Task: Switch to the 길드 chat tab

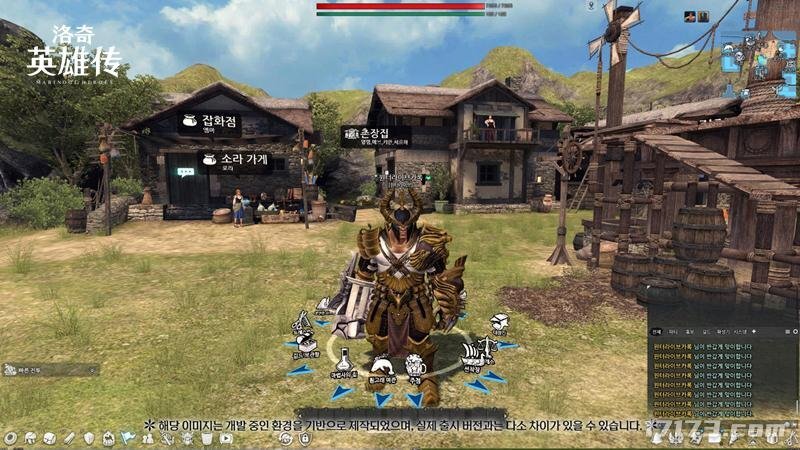Action: click(705, 331)
